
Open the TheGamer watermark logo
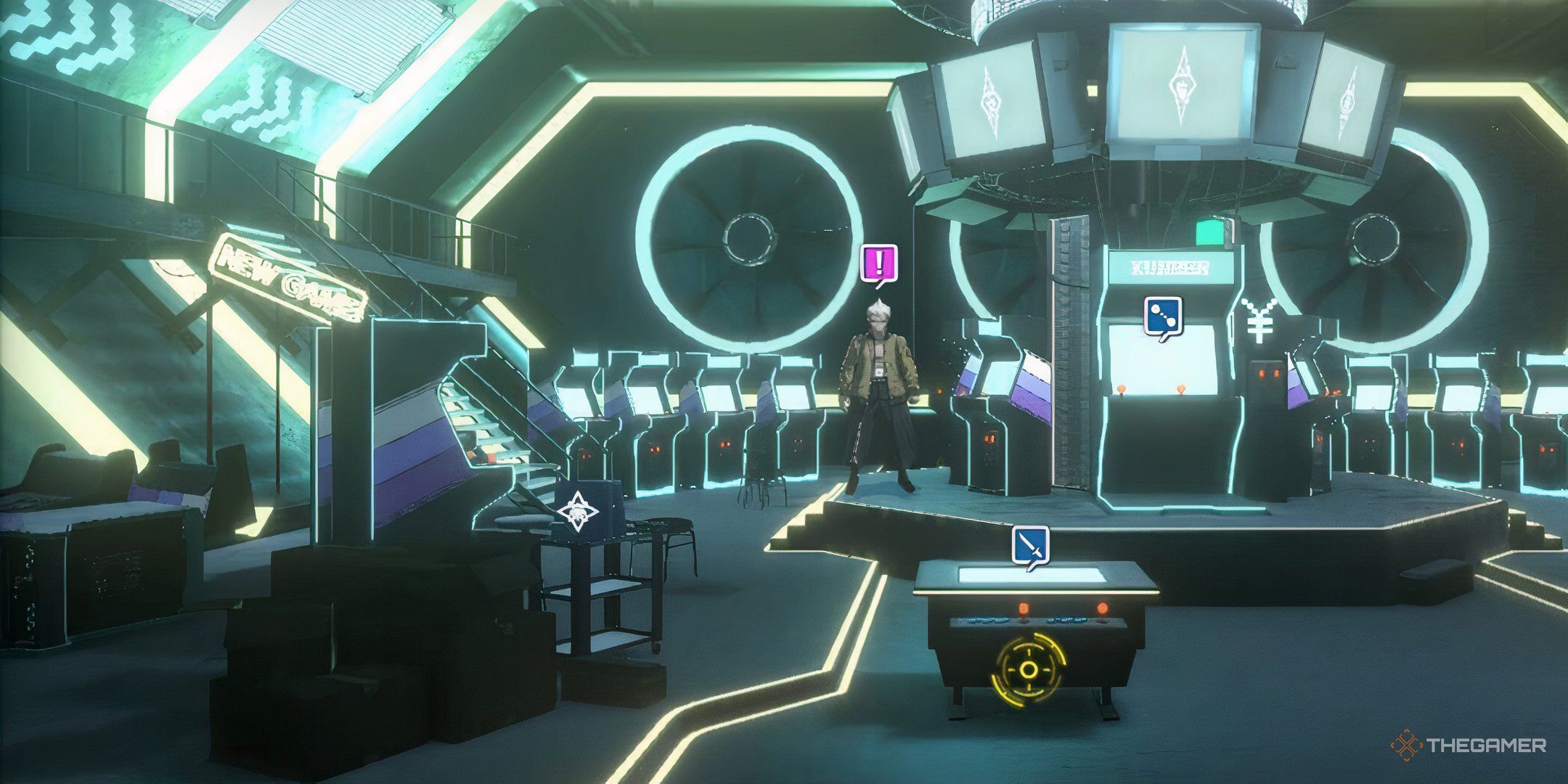(x=1468, y=745)
